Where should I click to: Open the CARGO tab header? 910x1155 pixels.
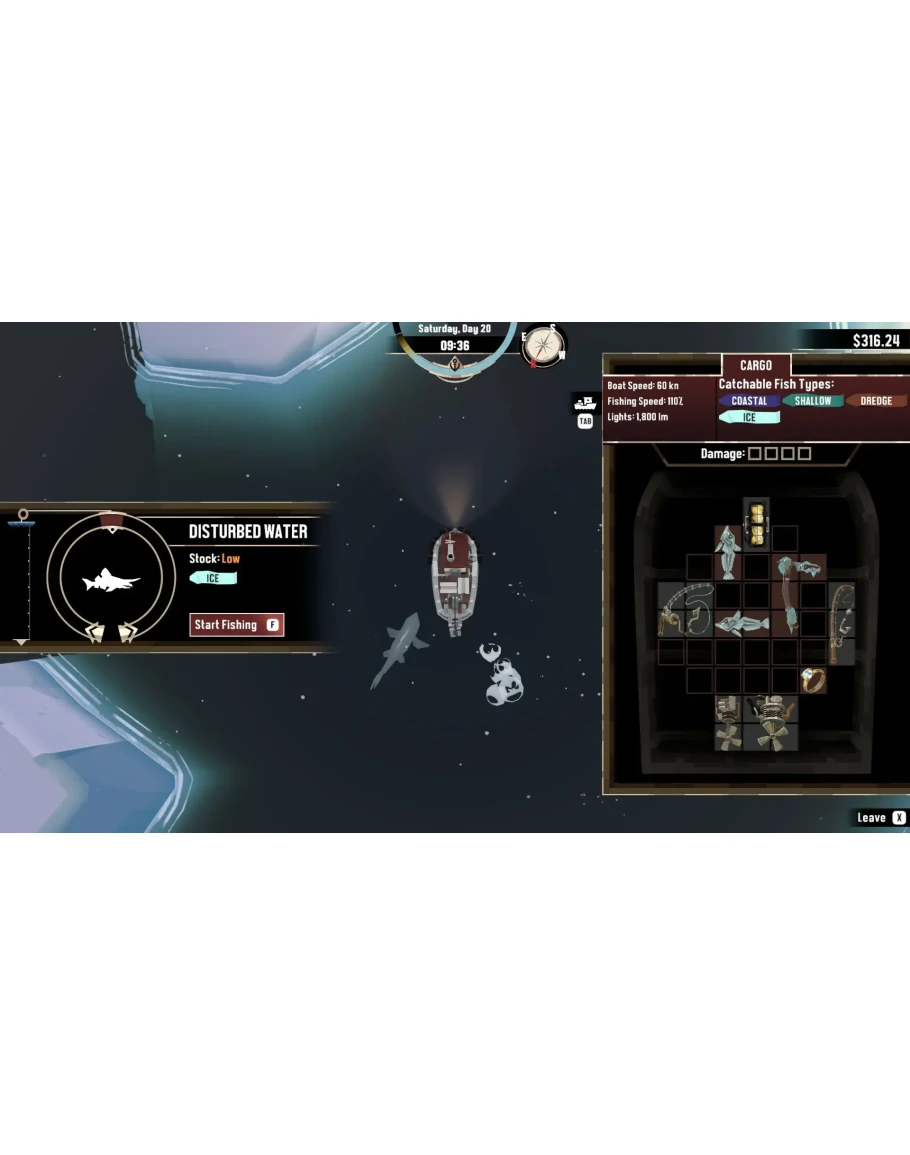pyautogui.click(x=755, y=366)
